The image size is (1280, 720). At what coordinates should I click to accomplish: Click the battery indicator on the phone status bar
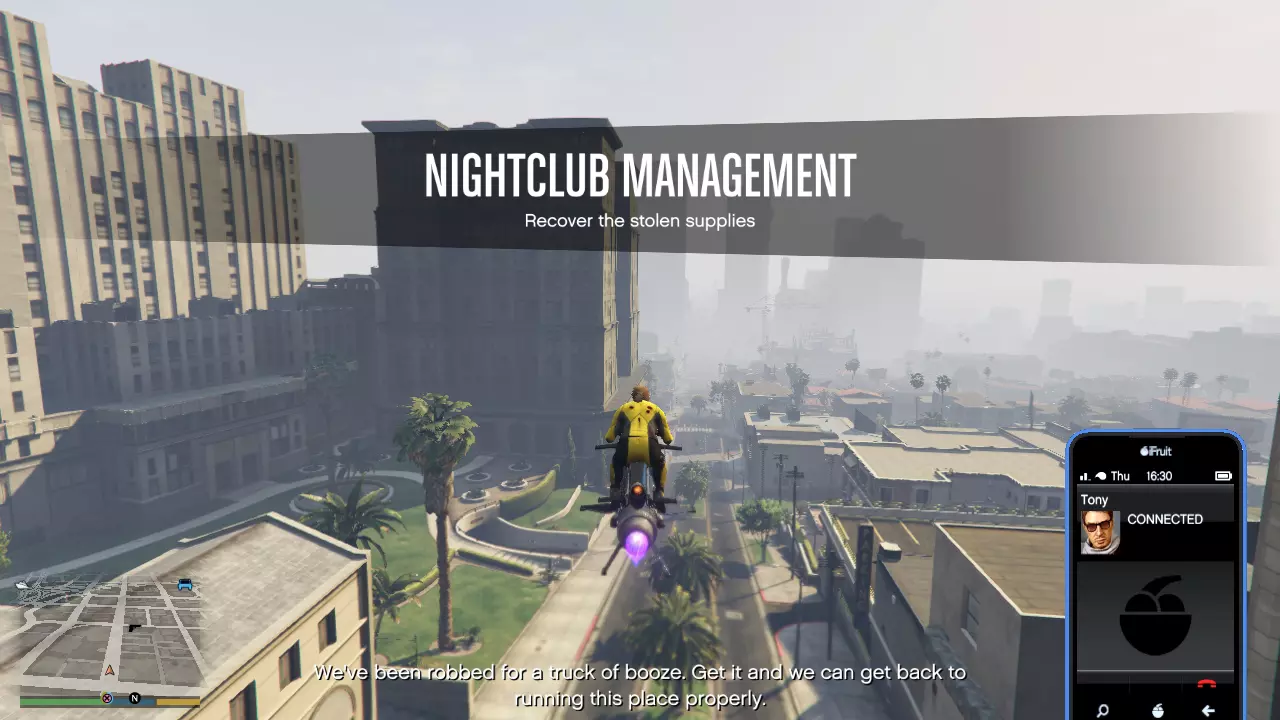(1223, 476)
